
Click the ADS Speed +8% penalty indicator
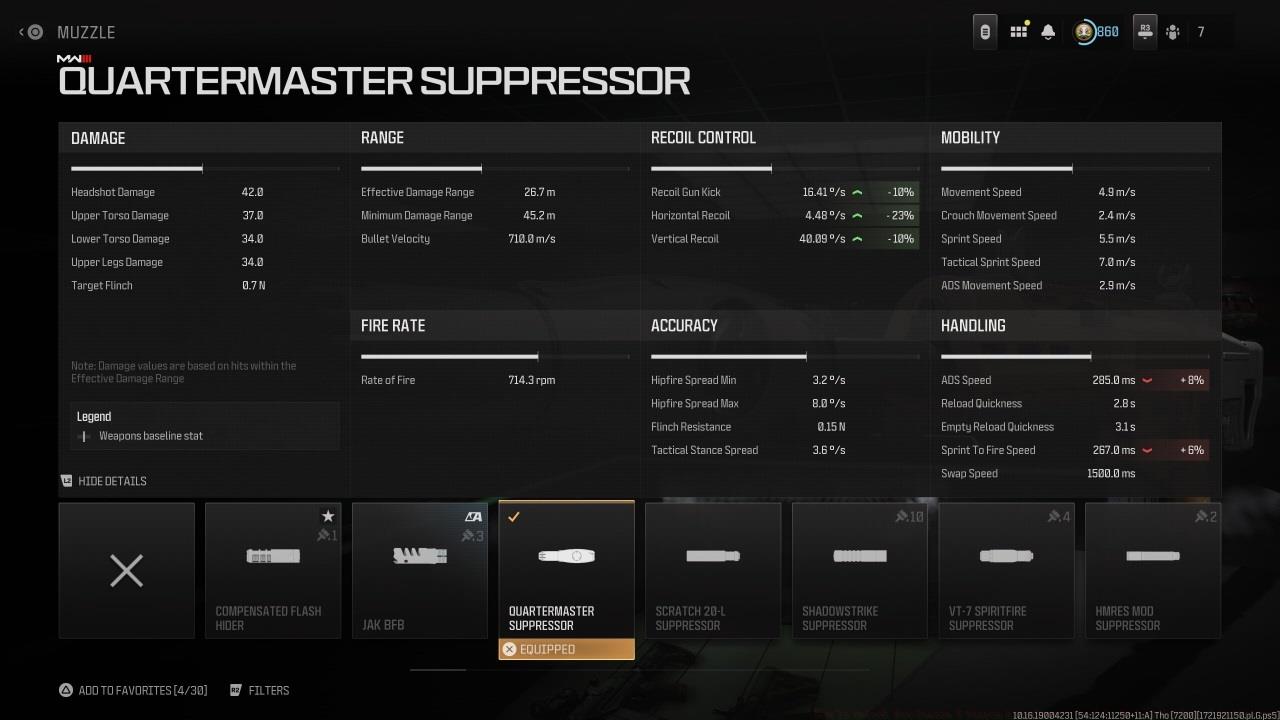coord(1192,380)
